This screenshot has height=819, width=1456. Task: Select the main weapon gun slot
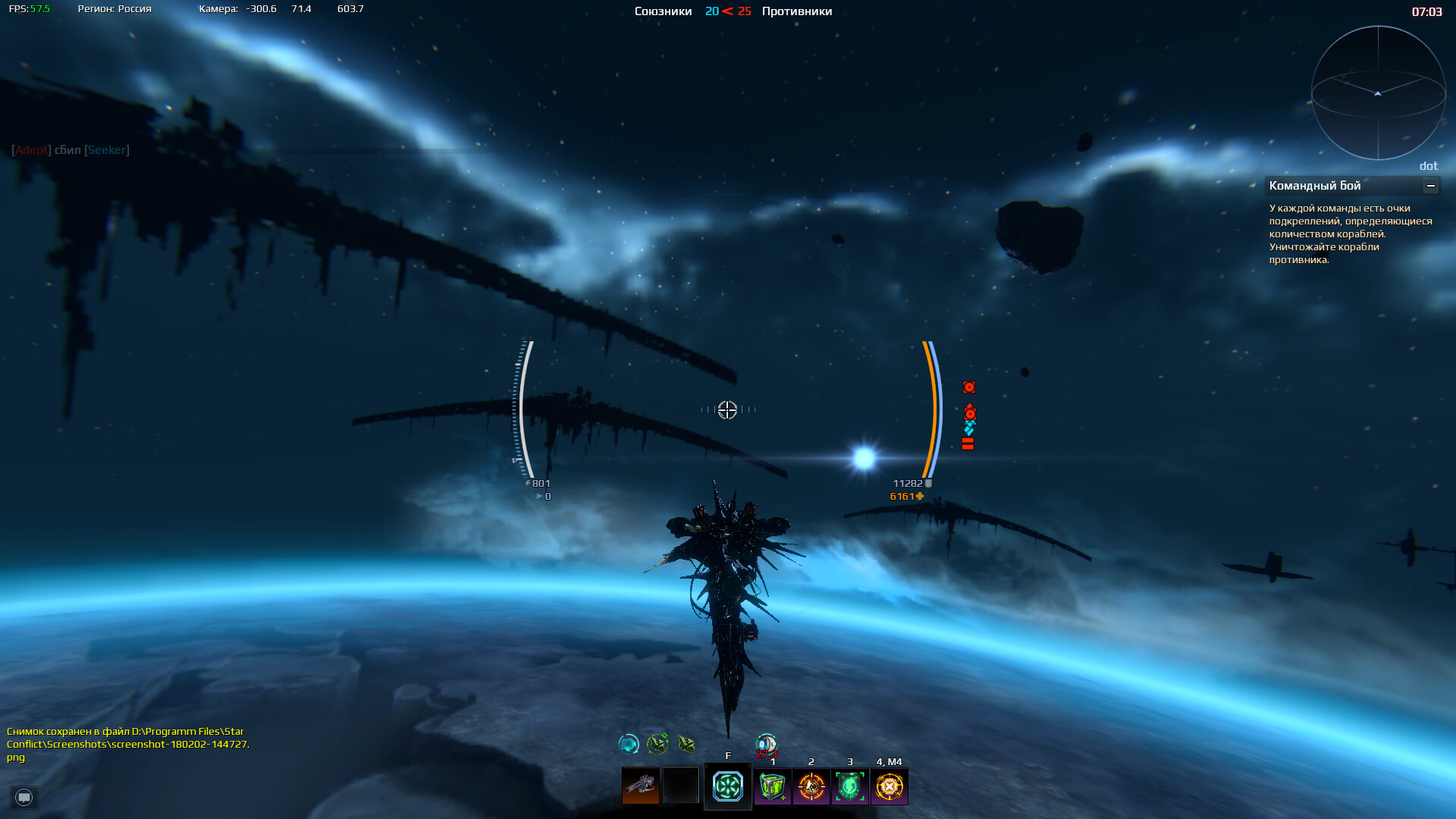[641, 786]
